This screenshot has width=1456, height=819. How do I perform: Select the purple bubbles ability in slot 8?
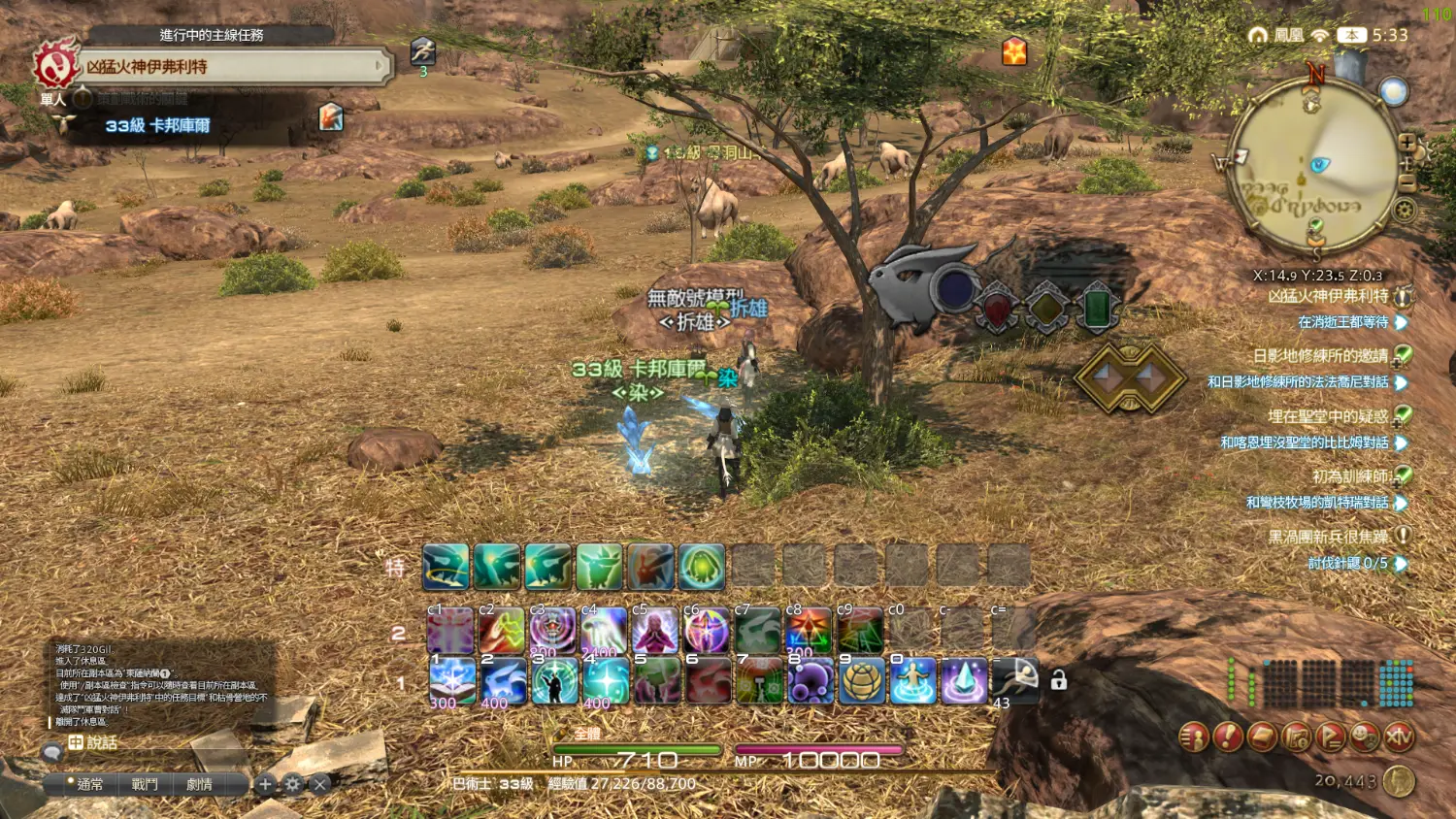(811, 680)
